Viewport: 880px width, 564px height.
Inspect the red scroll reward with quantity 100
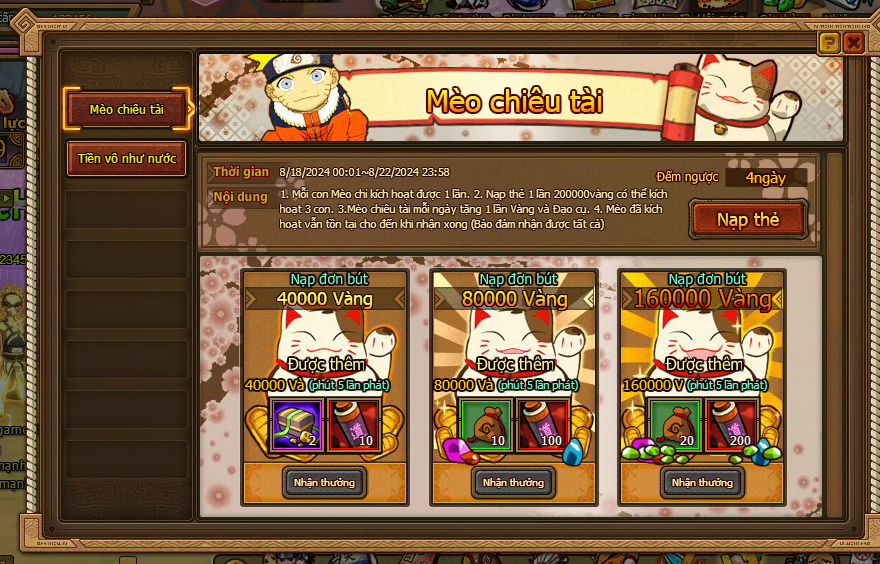tap(540, 425)
